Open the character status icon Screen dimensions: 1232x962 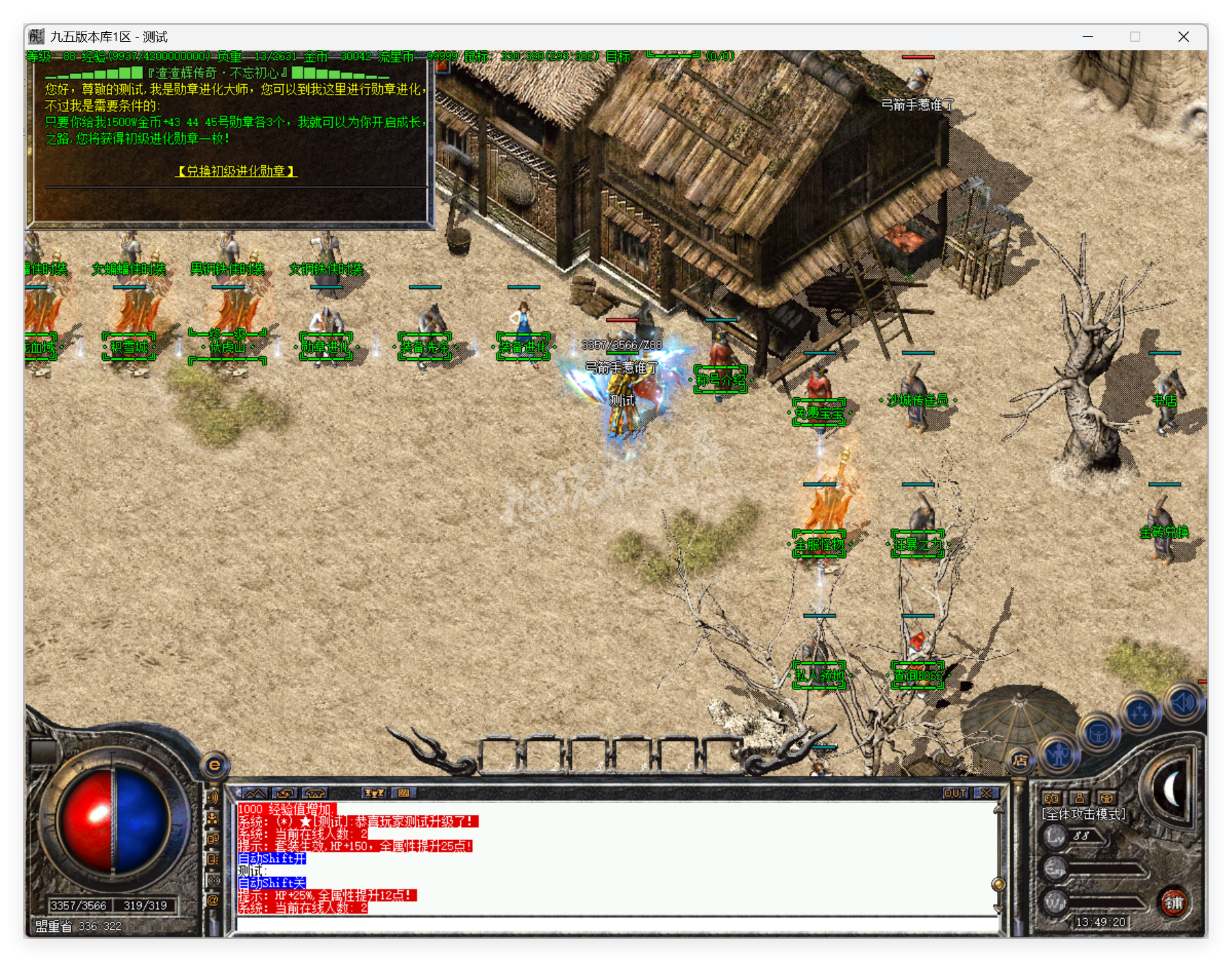click(x=1059, y=755)
